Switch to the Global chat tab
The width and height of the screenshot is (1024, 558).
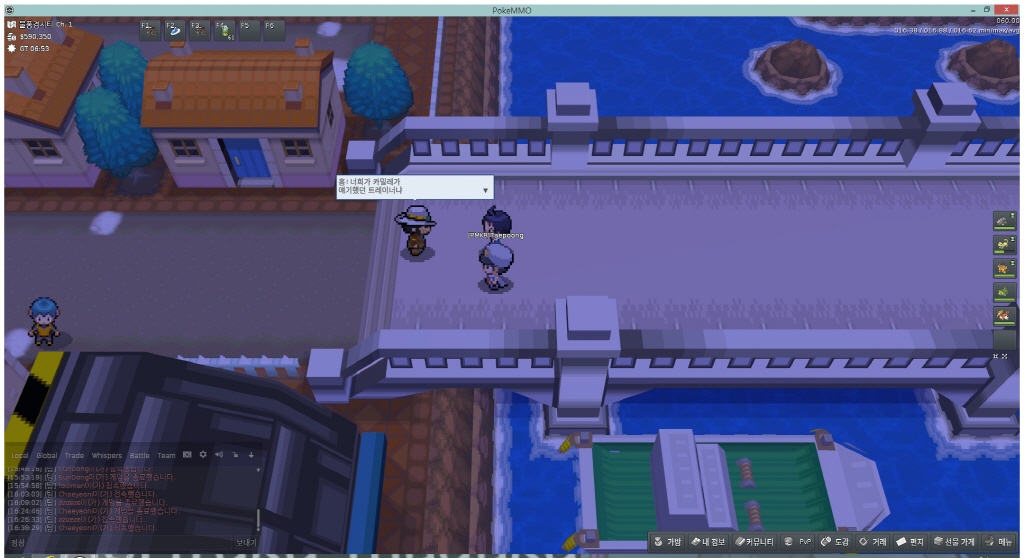47,455
